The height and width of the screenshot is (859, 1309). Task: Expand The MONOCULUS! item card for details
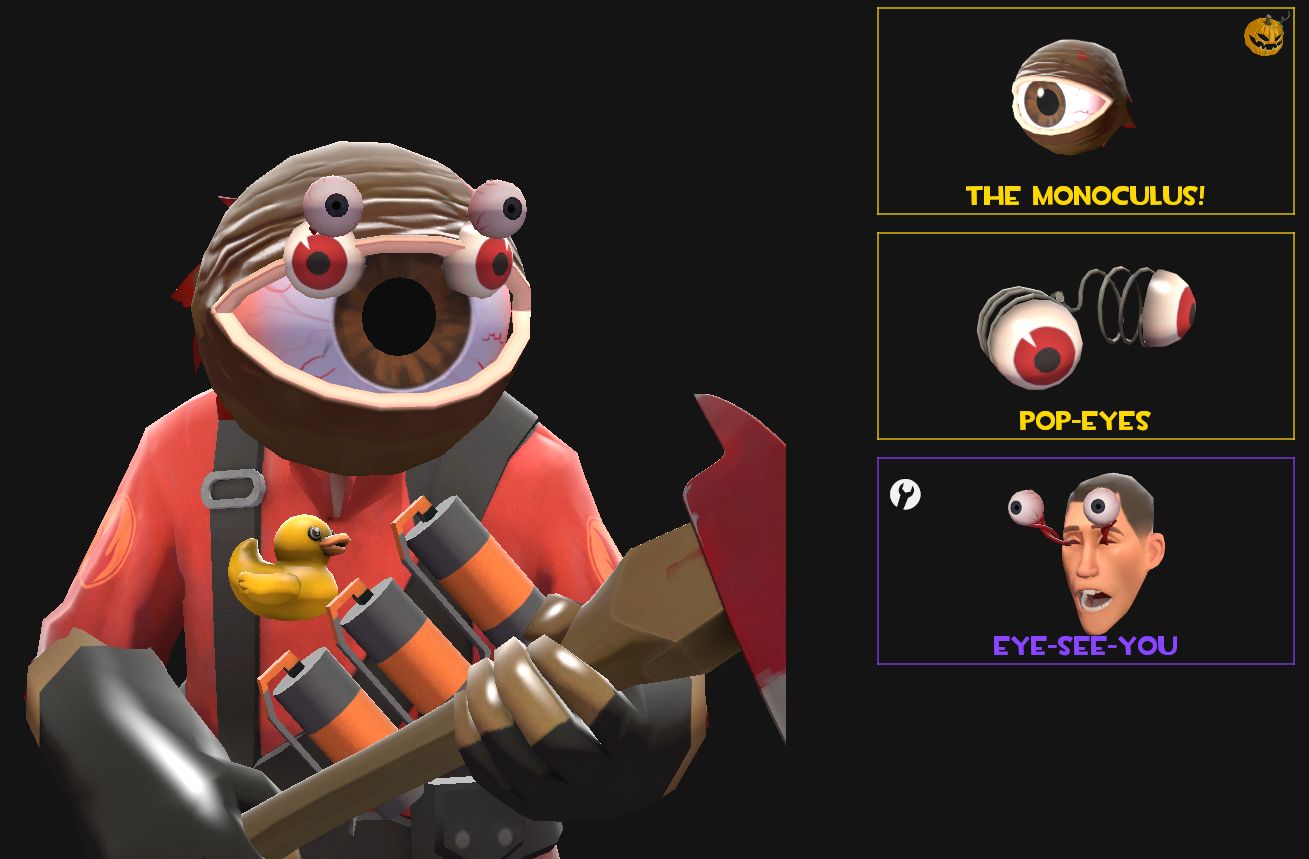[1086, 111]
